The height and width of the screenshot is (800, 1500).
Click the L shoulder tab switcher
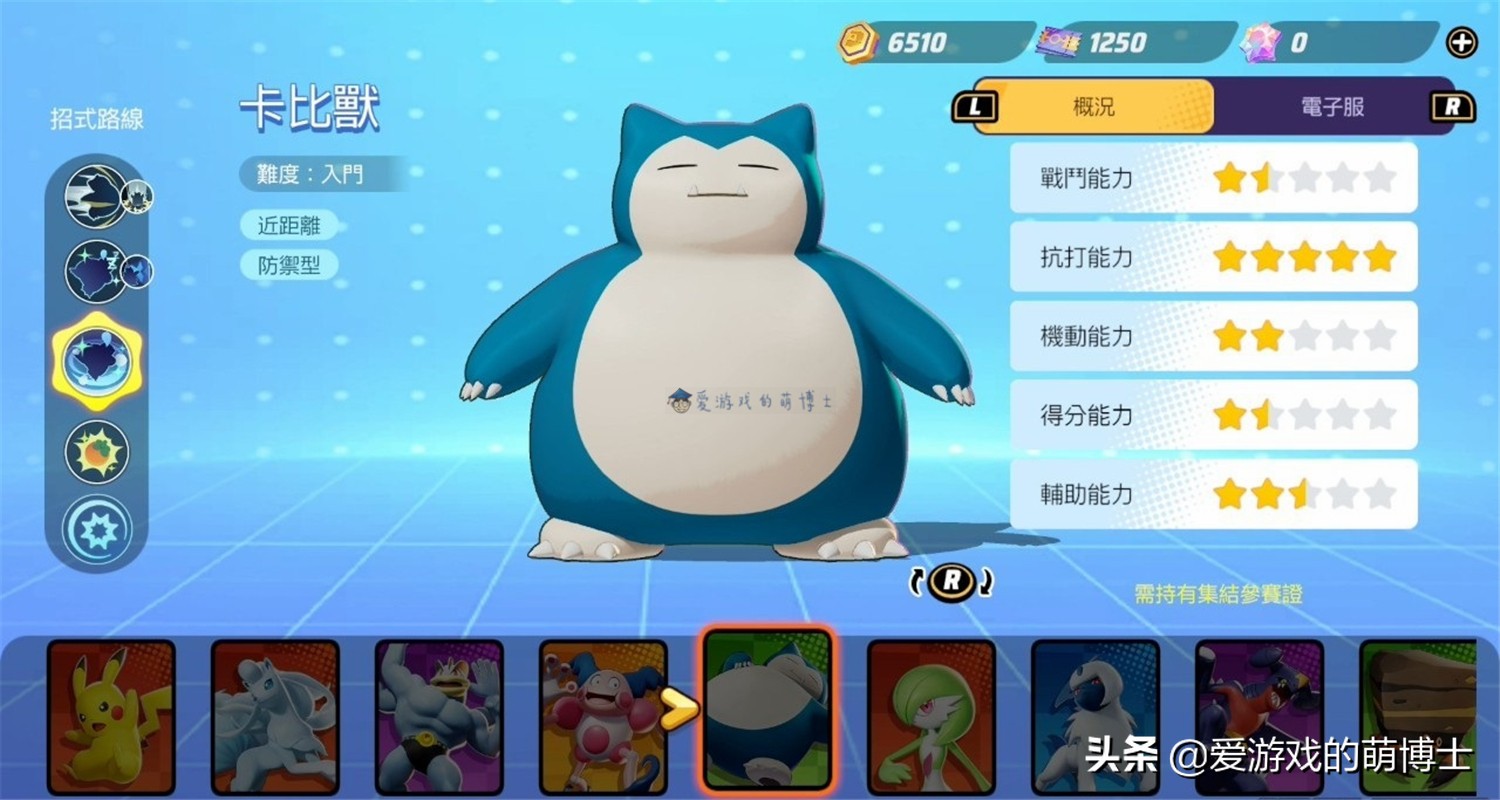pyautogui.click(x=974, y=107)
